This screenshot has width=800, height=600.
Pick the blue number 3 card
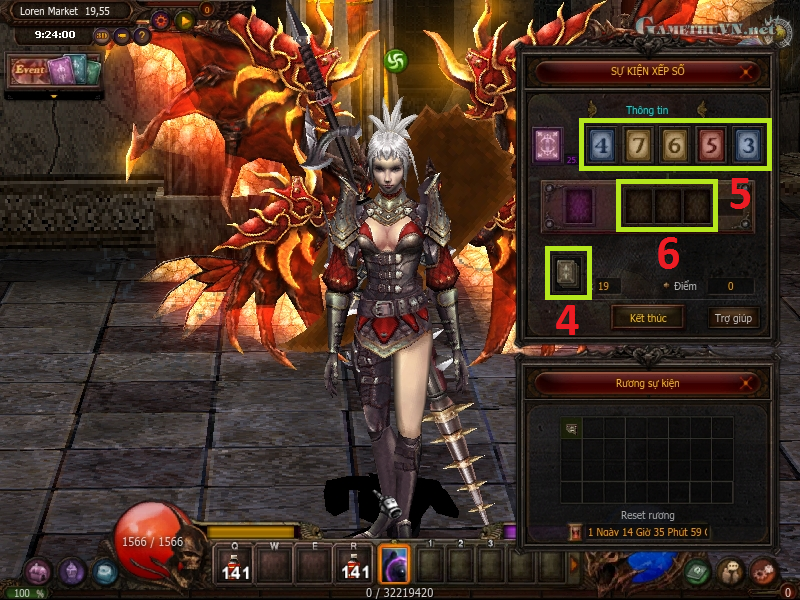pos(747,146)
